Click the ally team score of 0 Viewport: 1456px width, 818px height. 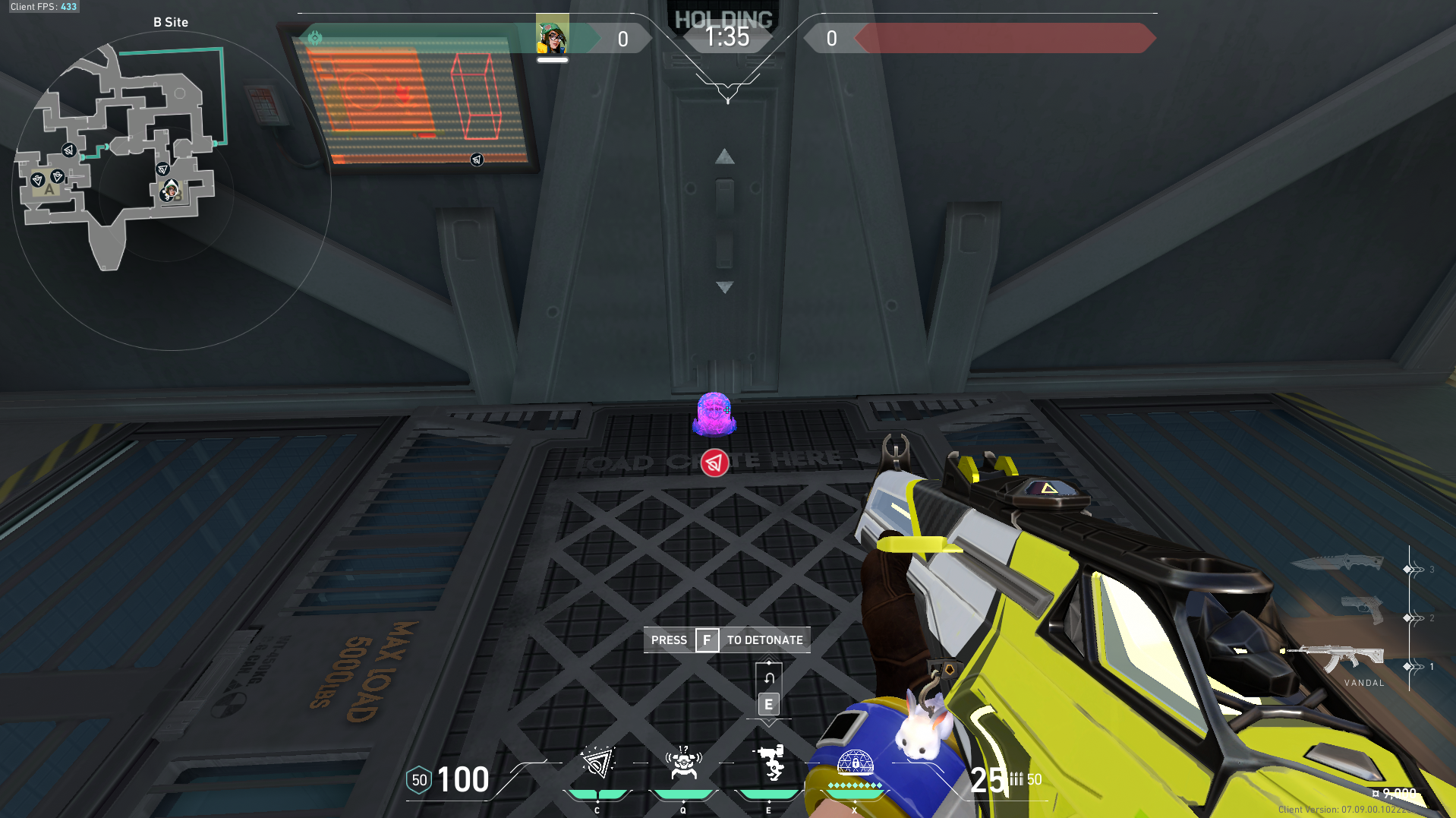click(622, 39)
